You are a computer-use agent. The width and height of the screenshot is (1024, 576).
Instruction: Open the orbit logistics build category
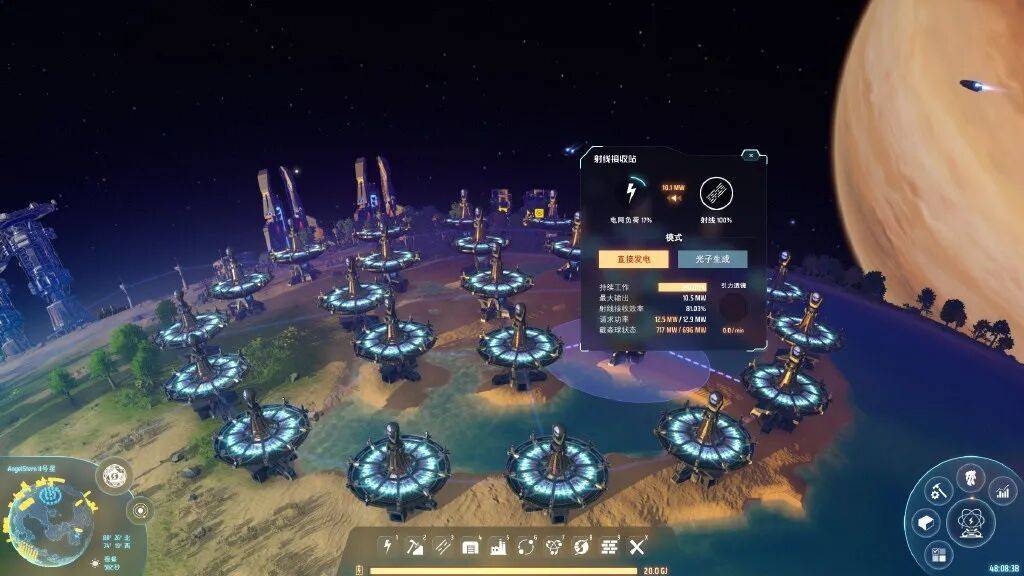pos(526,546)
